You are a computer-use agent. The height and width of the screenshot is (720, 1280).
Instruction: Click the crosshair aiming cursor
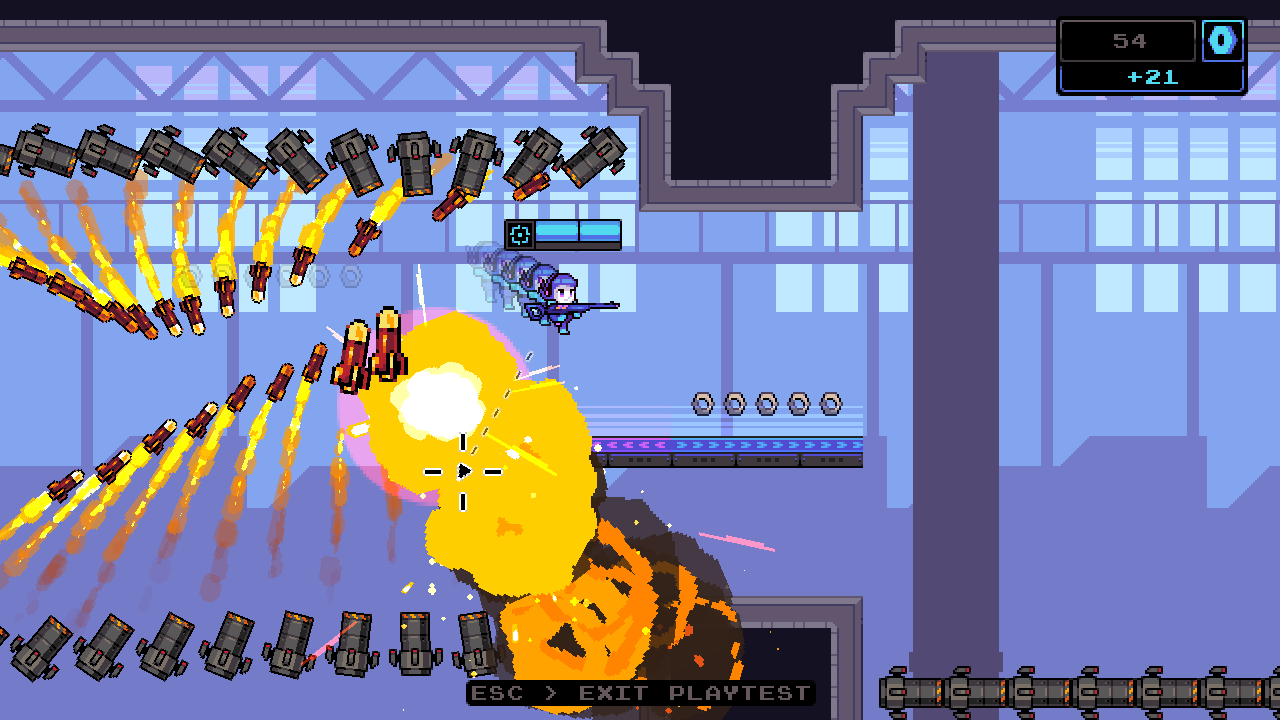point(462,470)
